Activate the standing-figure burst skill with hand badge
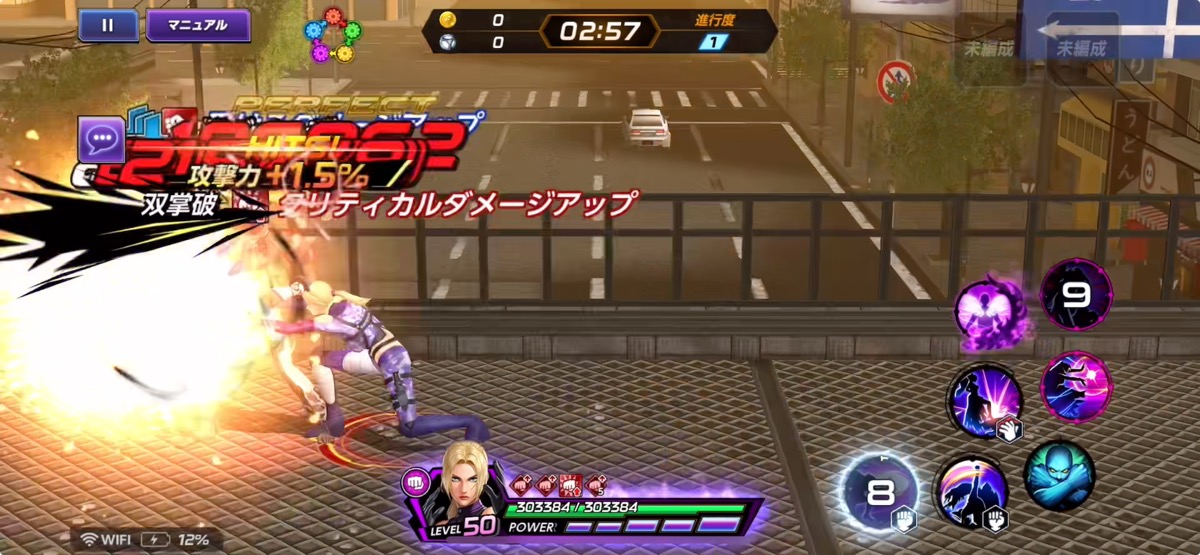 [985, 402]
